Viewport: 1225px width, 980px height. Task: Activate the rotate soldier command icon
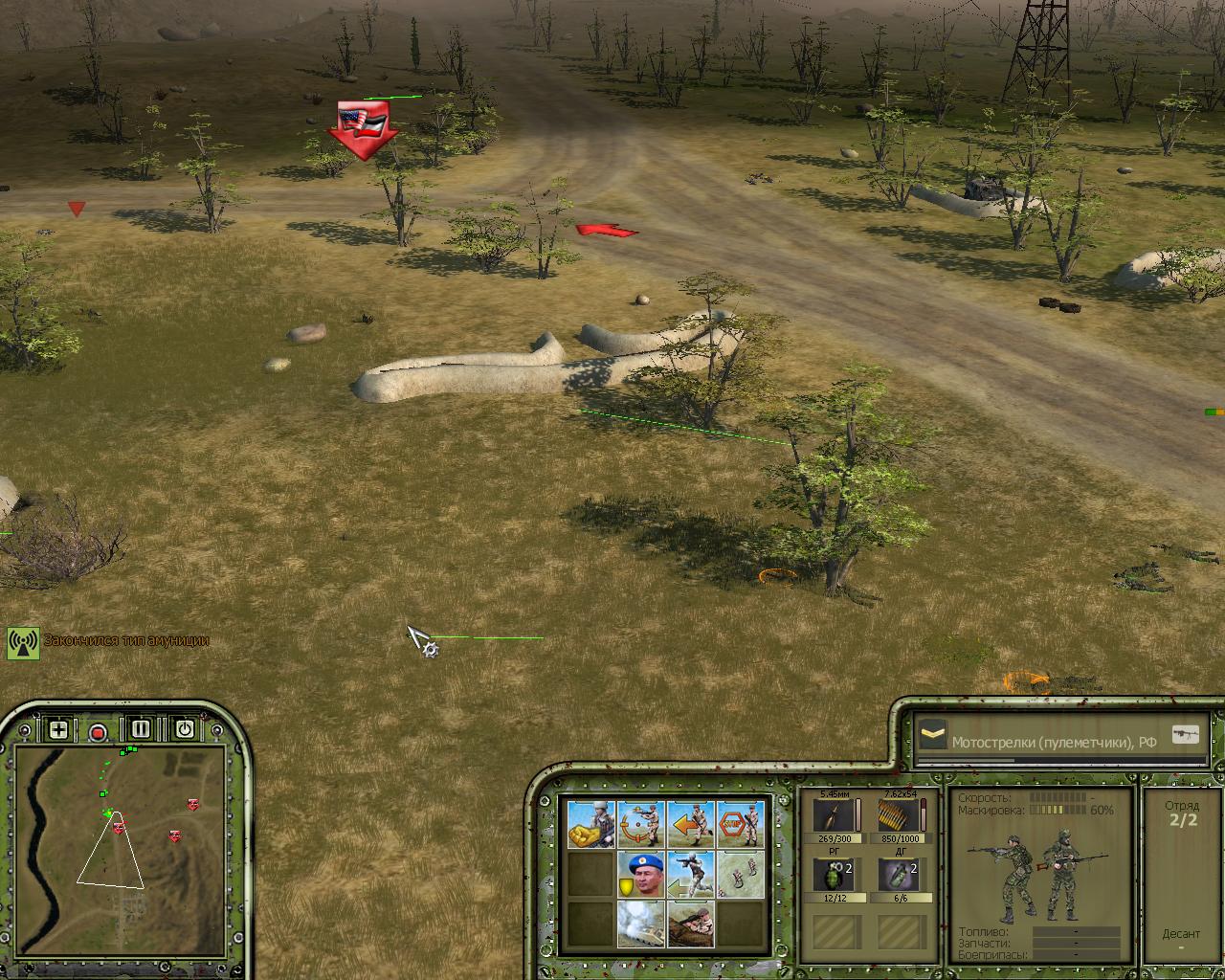(641, 824)
